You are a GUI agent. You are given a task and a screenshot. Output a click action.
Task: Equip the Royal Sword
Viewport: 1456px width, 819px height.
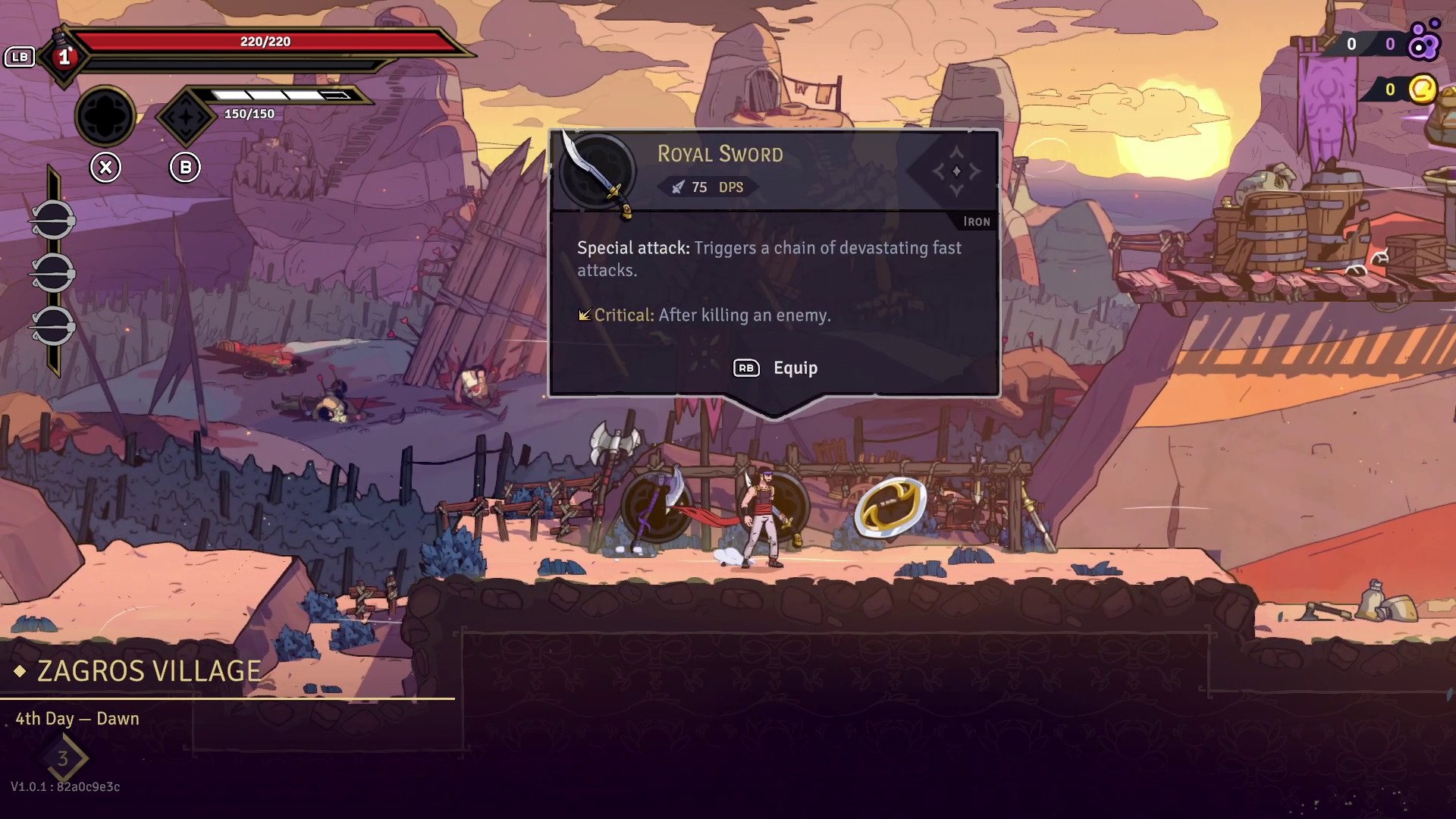pyautogui.click(x=776, y=368)
